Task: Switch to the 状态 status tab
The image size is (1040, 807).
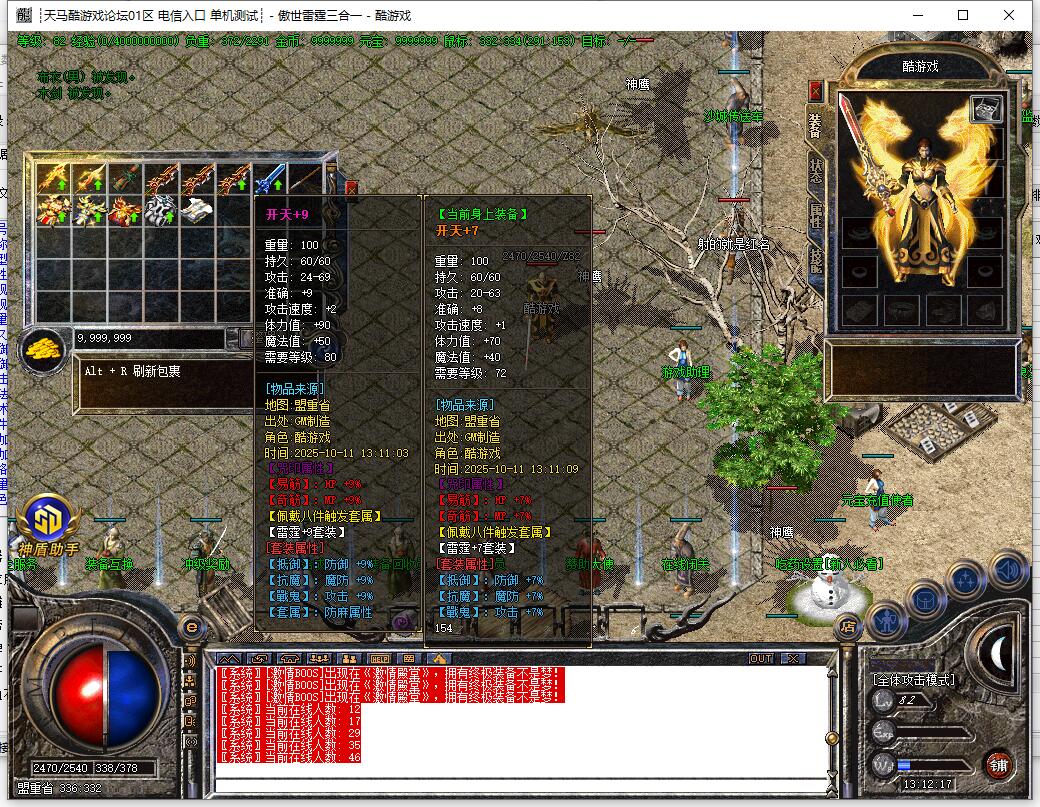Action: pos(815,169)
